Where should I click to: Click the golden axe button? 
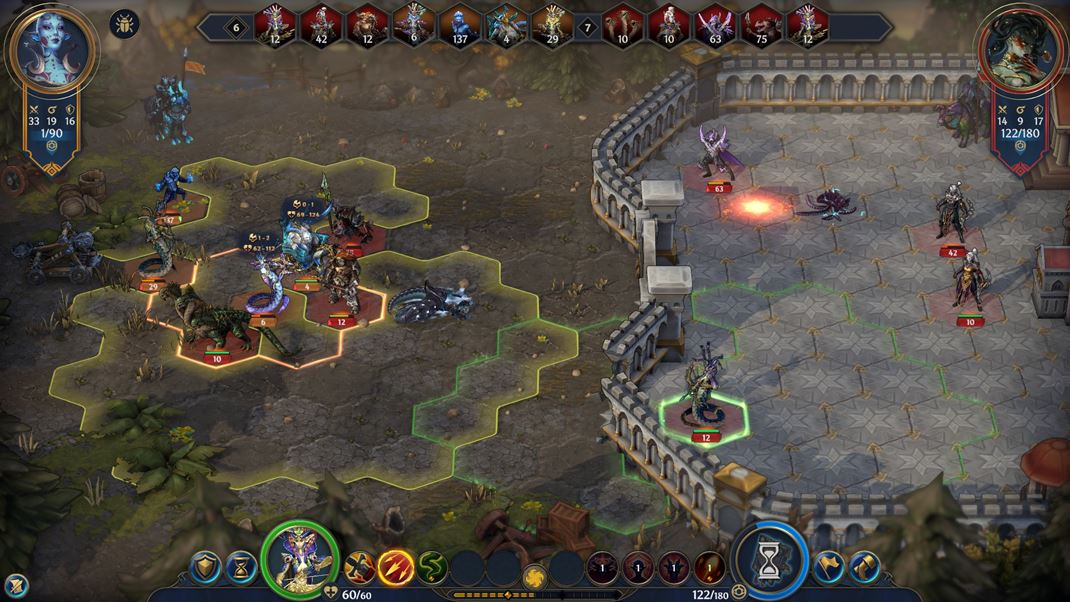point(828,567)
